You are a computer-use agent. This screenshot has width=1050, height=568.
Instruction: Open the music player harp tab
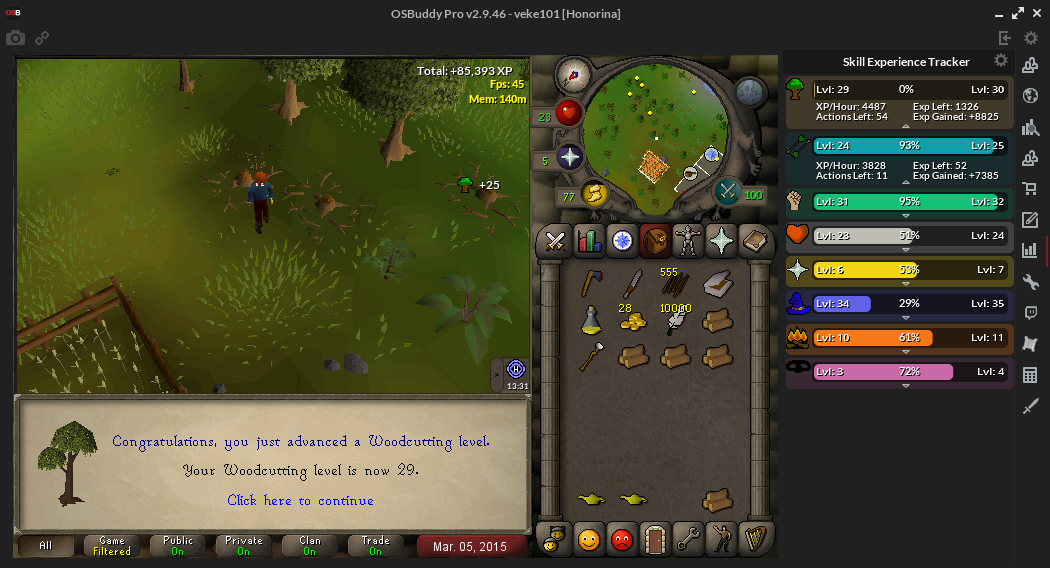point(753,539)
